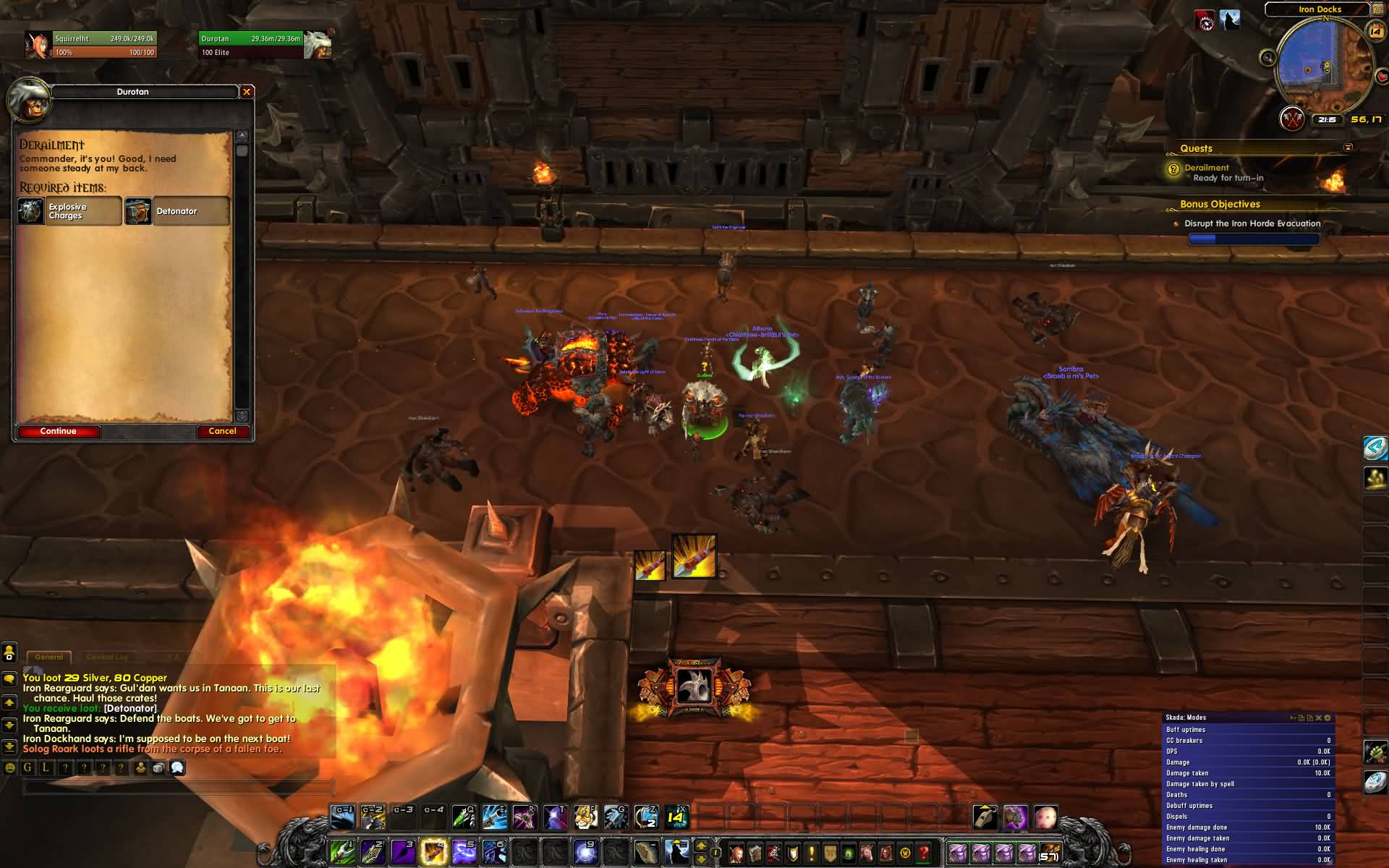This screenshot has height=868, width=1389.
Task: Click the crossed axes minimap button
Action: coord(1292,119)
